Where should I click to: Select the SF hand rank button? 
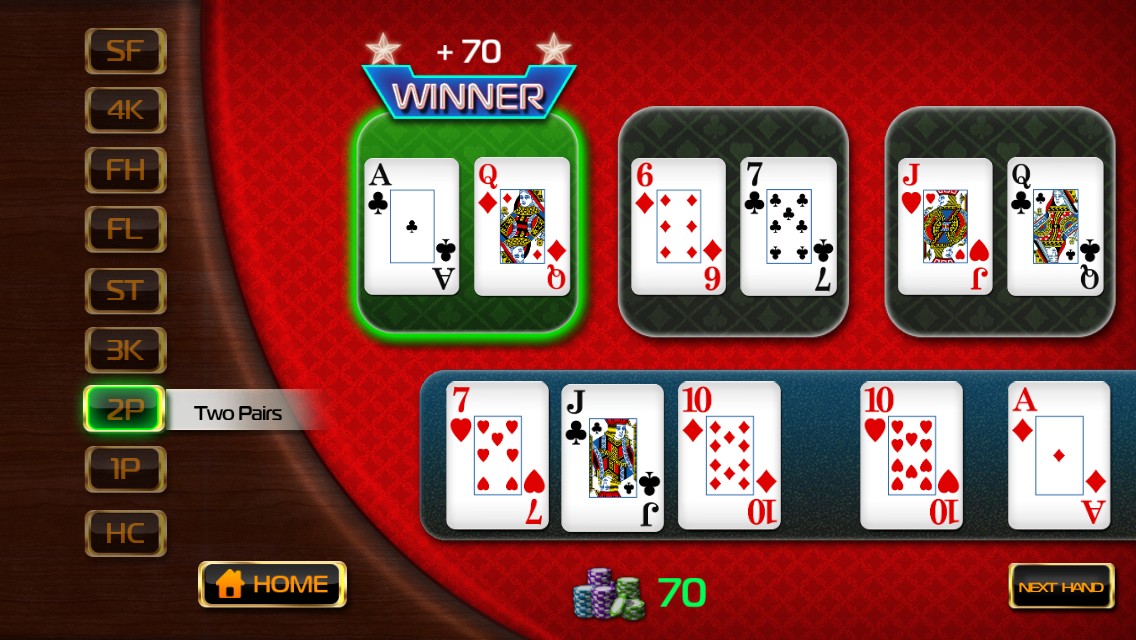tap(125, 51)
